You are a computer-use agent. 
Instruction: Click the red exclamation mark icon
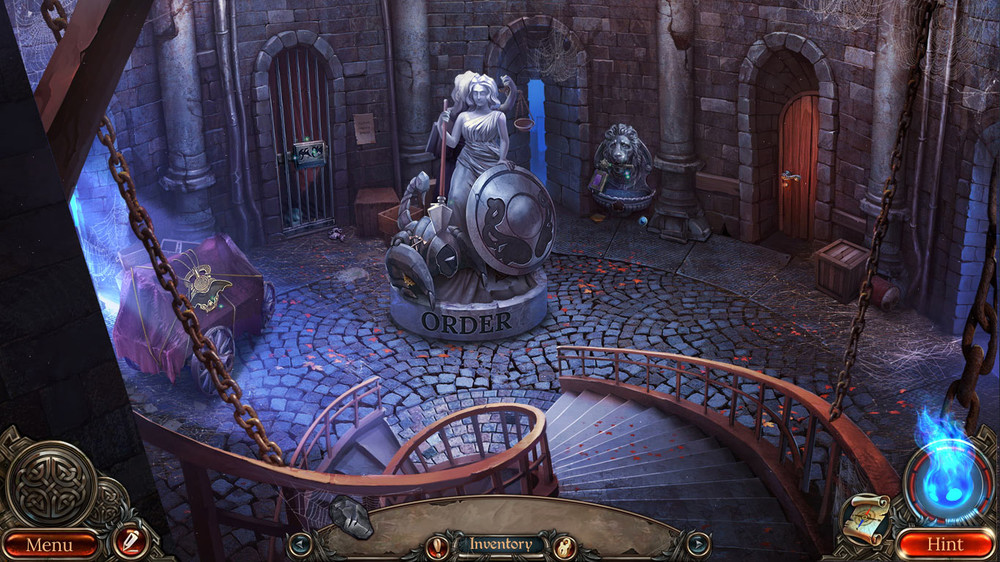coord(438,546)
